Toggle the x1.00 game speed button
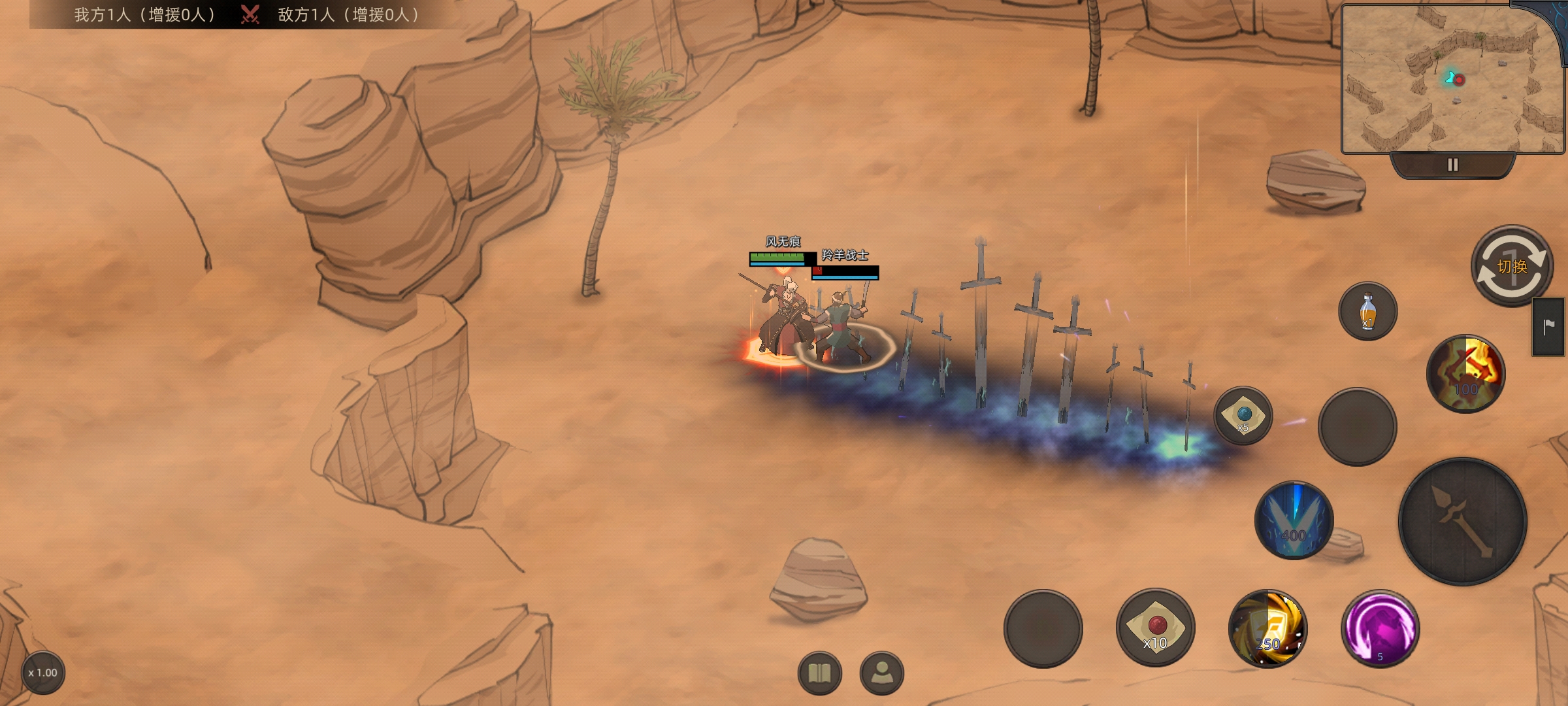 43,673
